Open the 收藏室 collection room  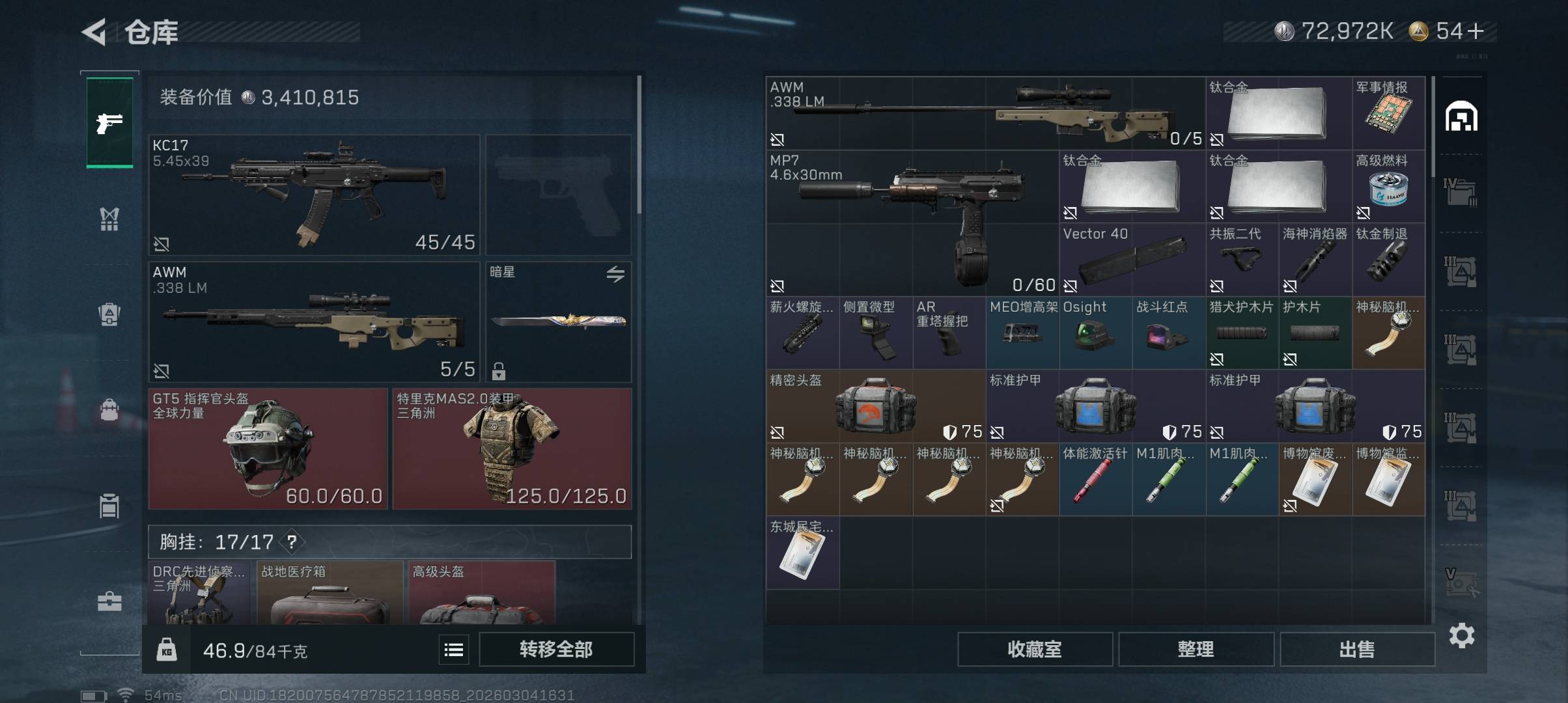click(1034, 650)
